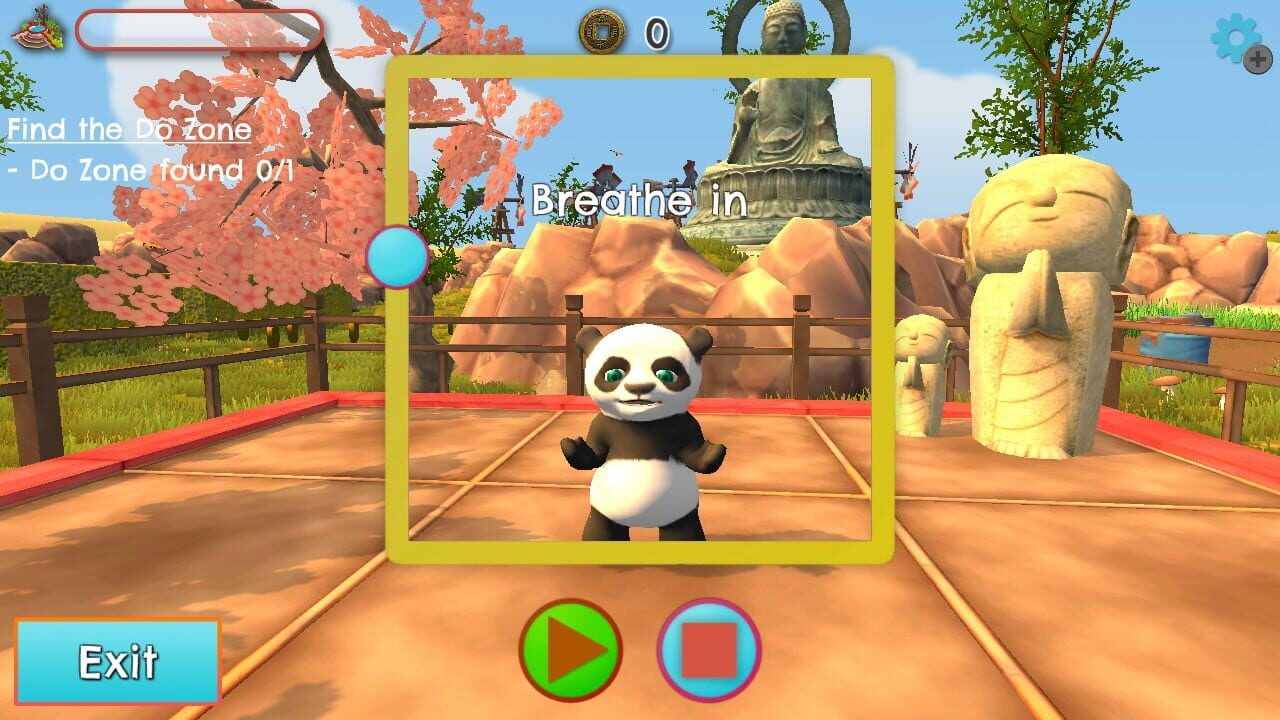Click the progress bar at top-left
The width and height of the screenshot is (1280, 720).
(x=200, y=30)
